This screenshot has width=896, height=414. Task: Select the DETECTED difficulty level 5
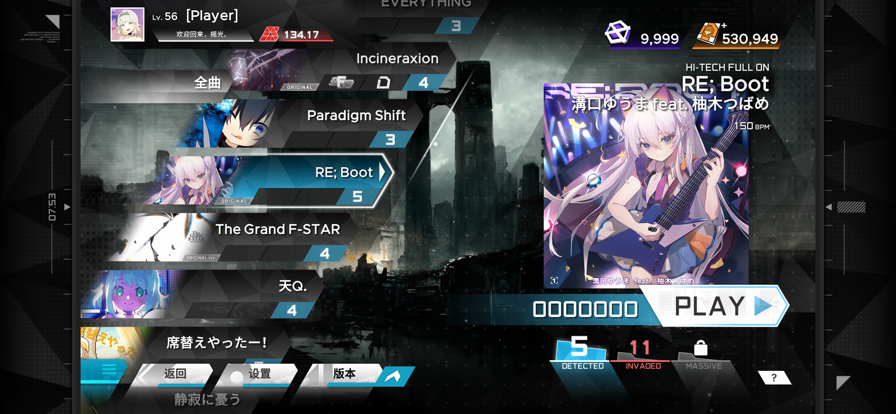[582, 352]
